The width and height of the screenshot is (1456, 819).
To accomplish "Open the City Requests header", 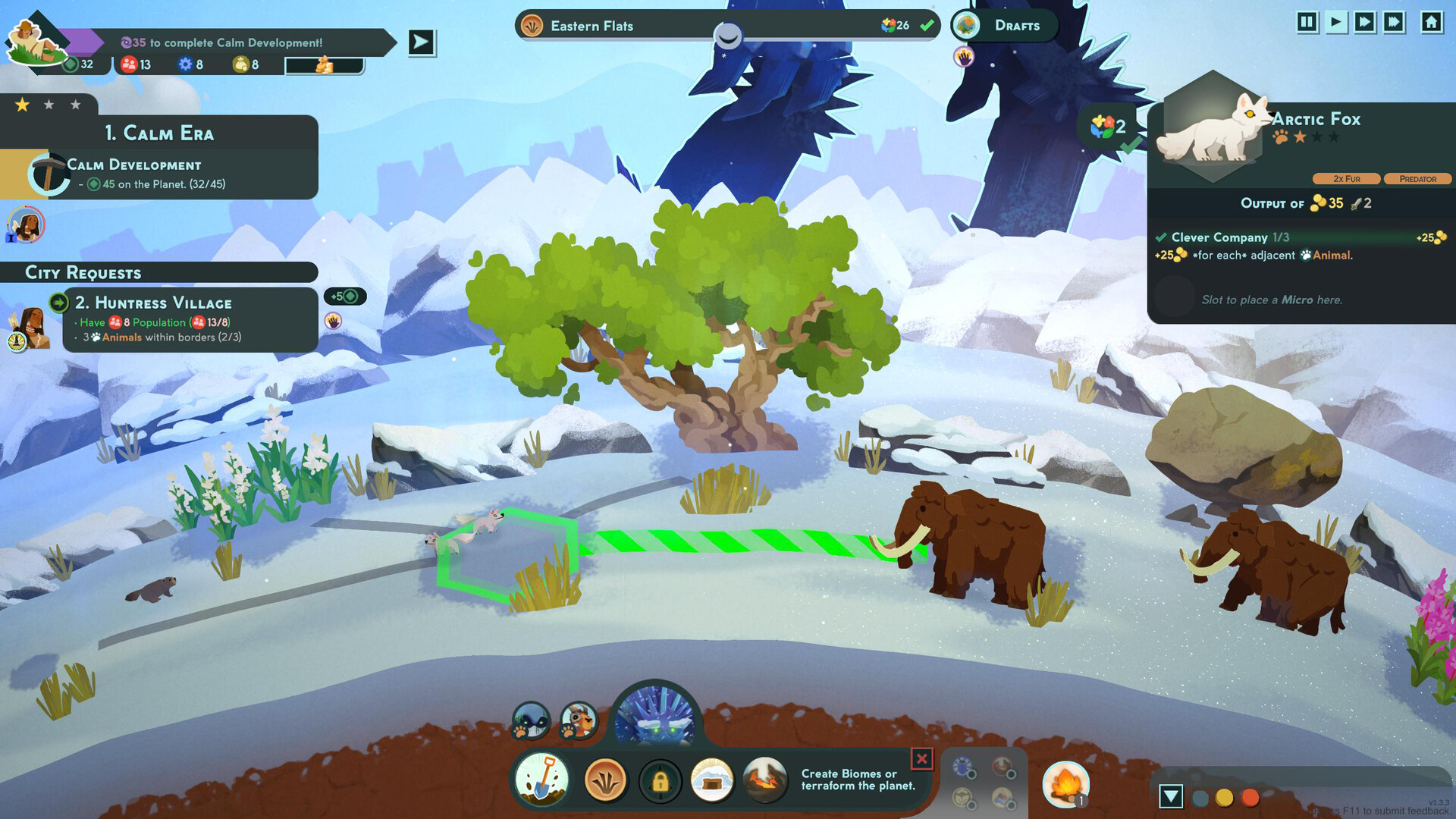I will (x=83, y=272).
